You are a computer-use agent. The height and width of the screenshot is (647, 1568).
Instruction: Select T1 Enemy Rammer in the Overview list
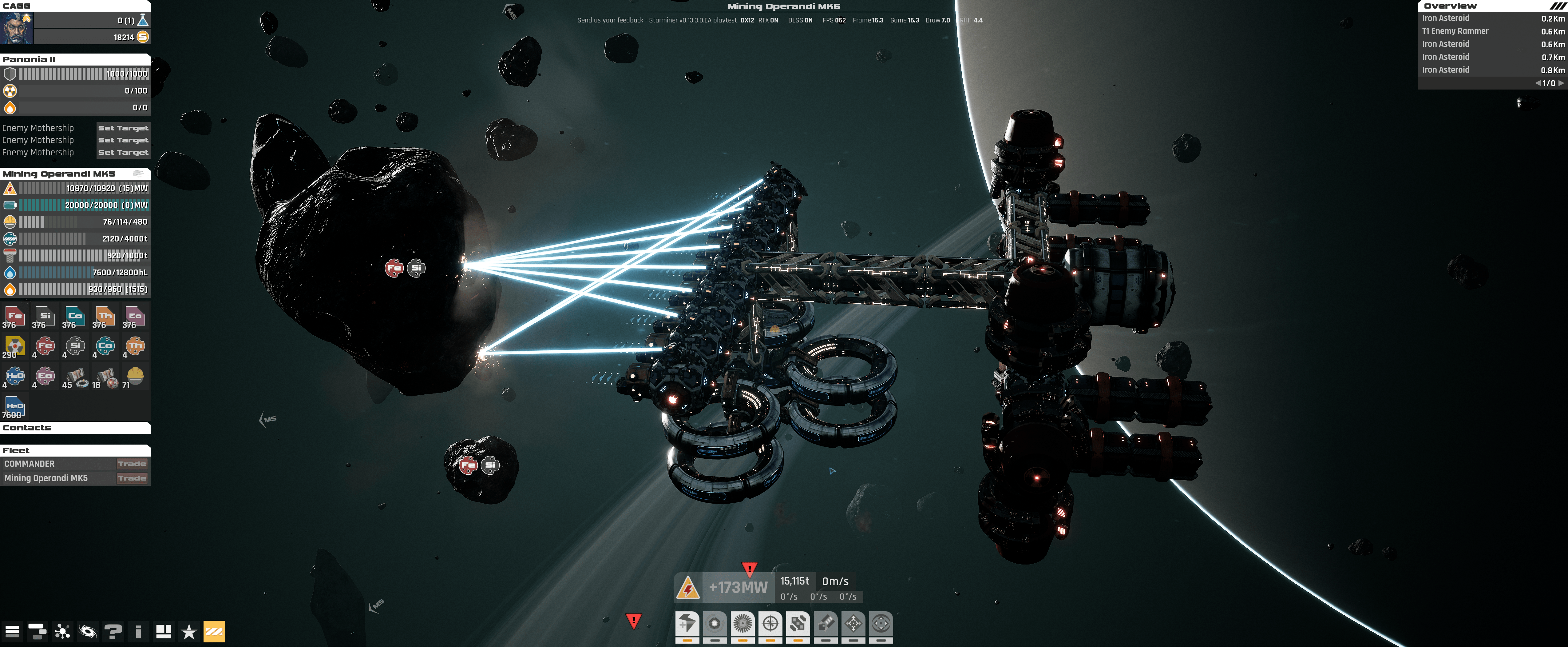(x=1455, y=31)
